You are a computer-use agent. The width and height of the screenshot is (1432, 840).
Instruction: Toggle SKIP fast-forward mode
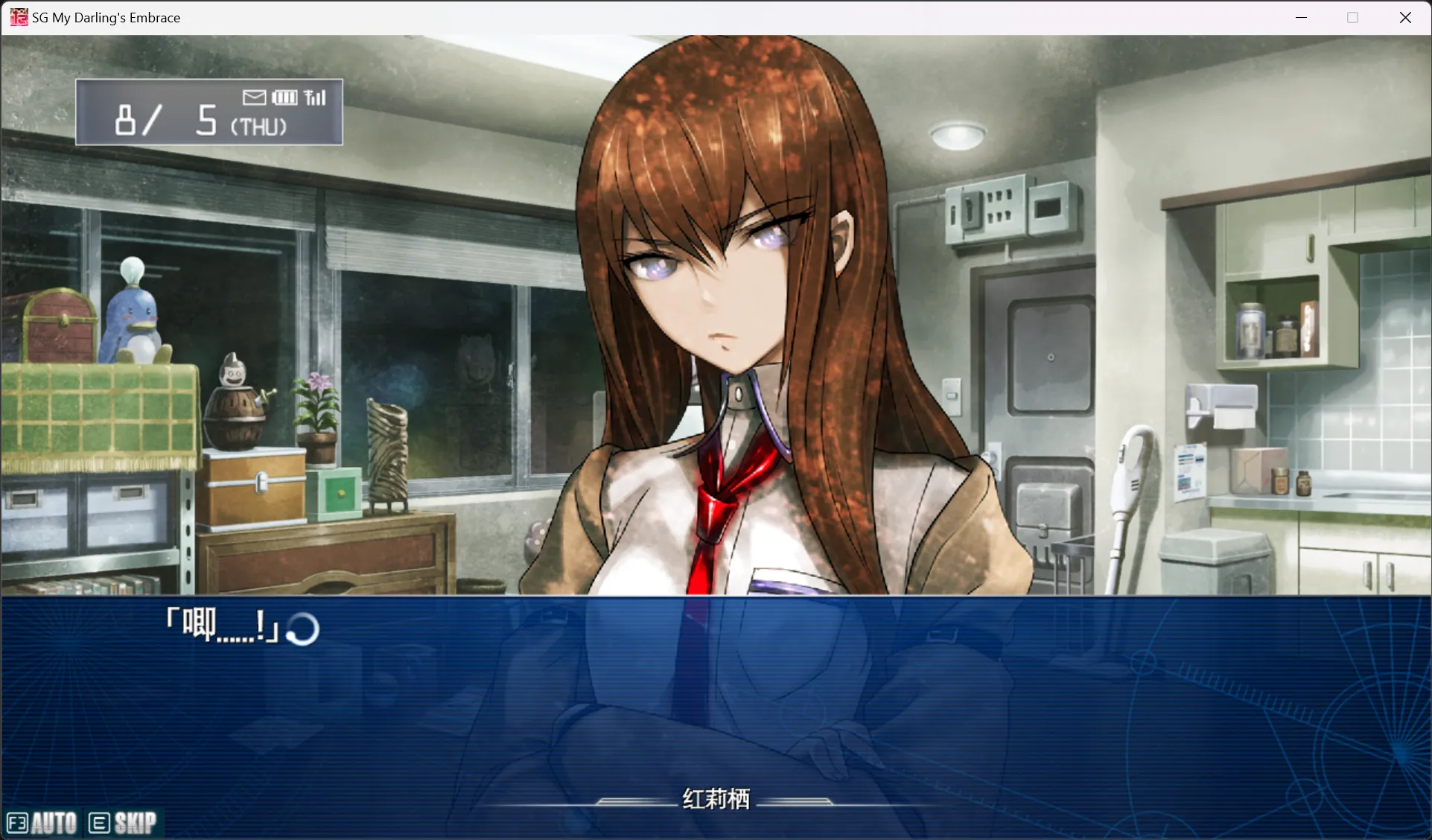pos(135,822)
